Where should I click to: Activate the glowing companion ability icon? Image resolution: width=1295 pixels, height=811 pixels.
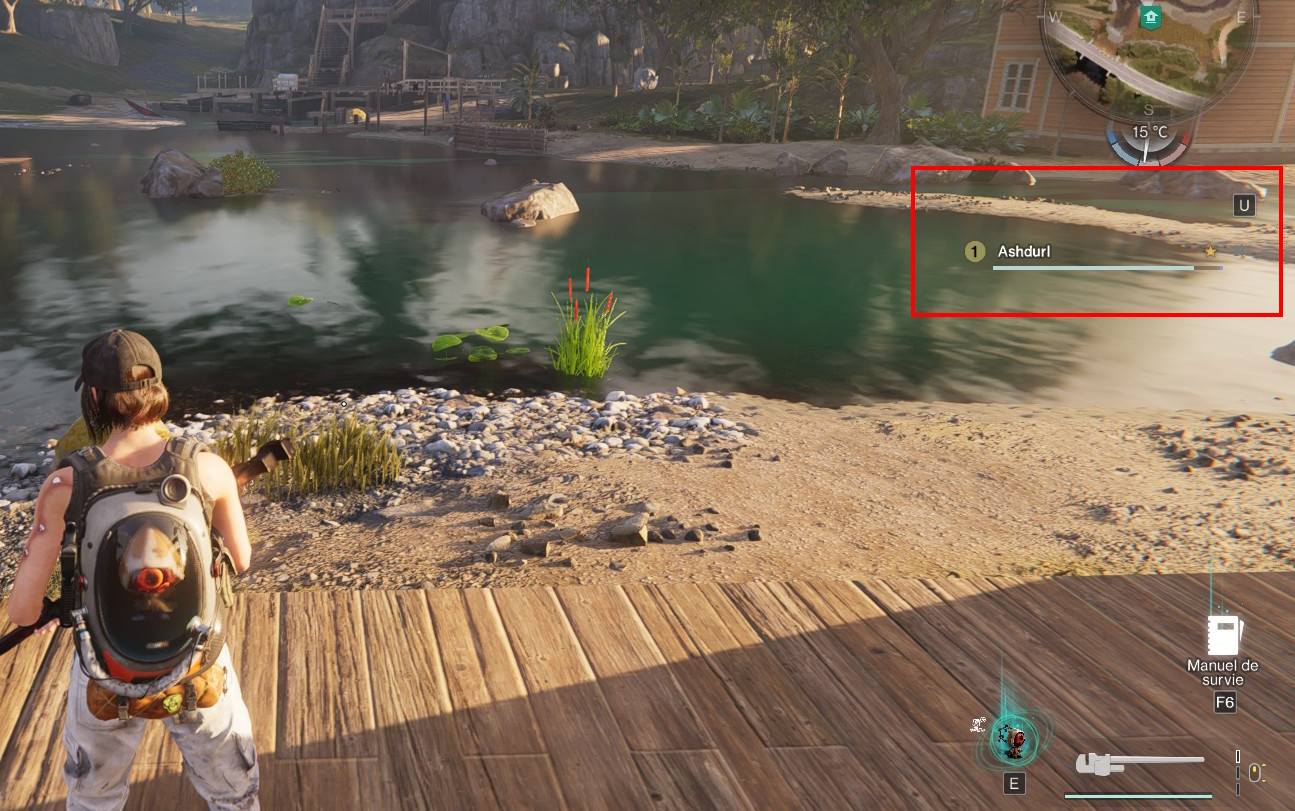click(x=1013, y=739)
